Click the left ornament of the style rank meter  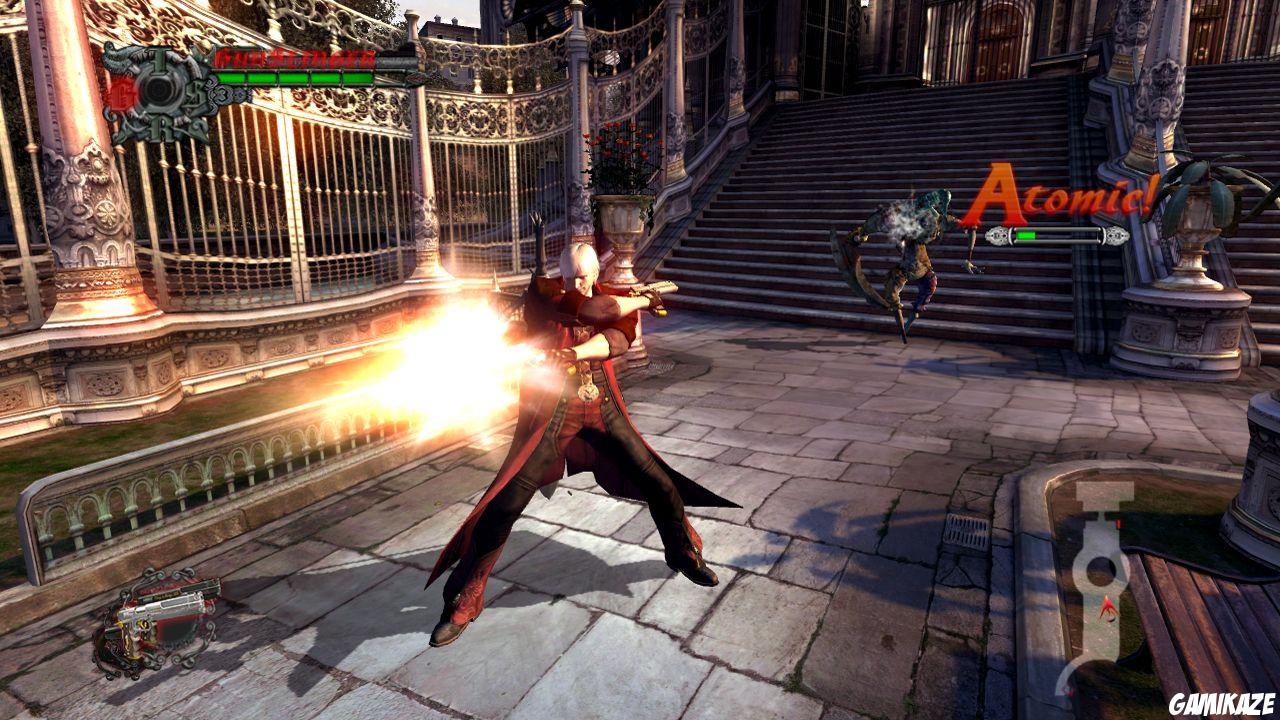[996, 235]
